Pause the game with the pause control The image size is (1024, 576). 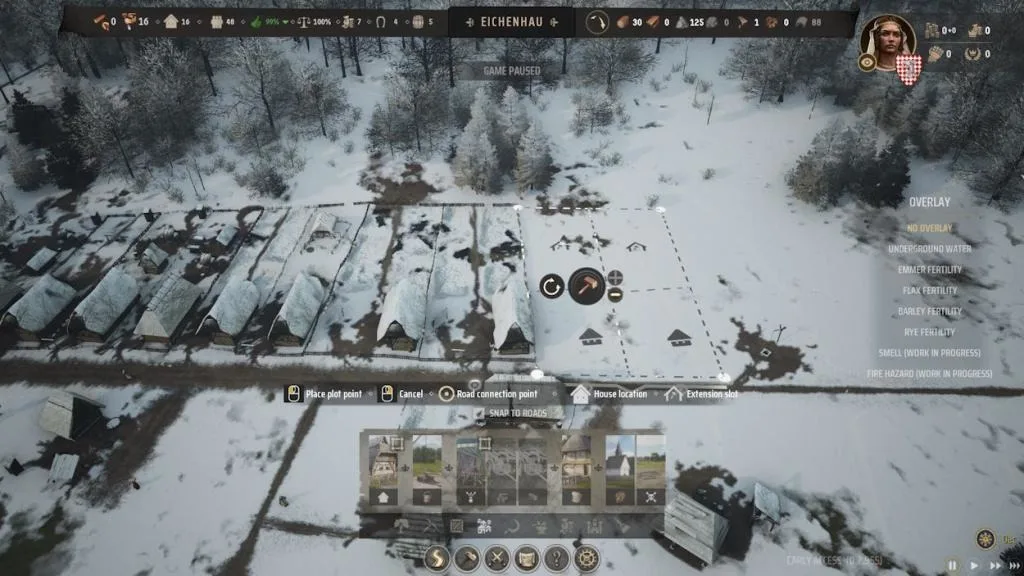tap(951, 565)
